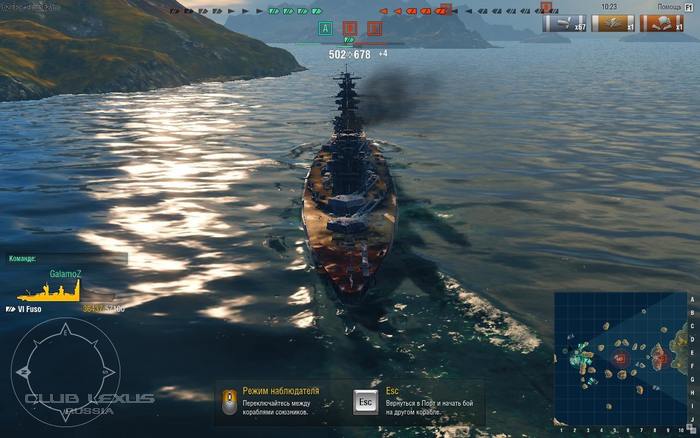Click the Режим наблюдателя spectator hint panel
Image resolution: width=700 pixels, height=438 pixels.
click(x=280, y=402)
